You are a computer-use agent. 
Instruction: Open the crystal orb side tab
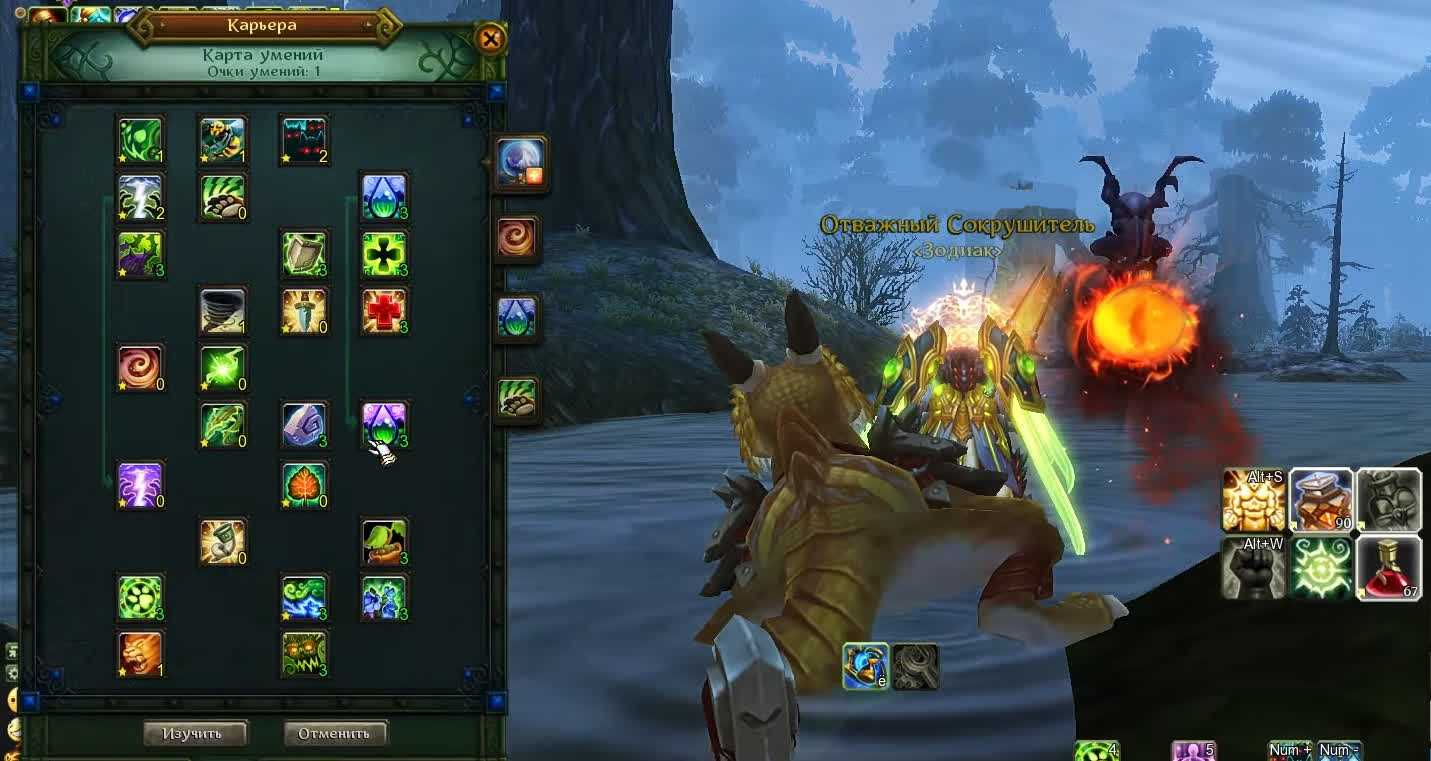pos(519,162)
